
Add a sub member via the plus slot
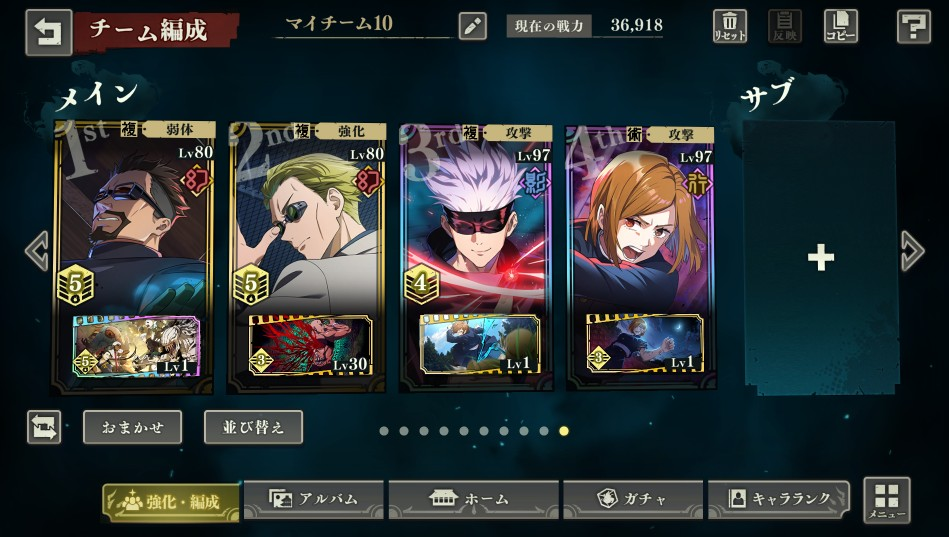(820, 258)
